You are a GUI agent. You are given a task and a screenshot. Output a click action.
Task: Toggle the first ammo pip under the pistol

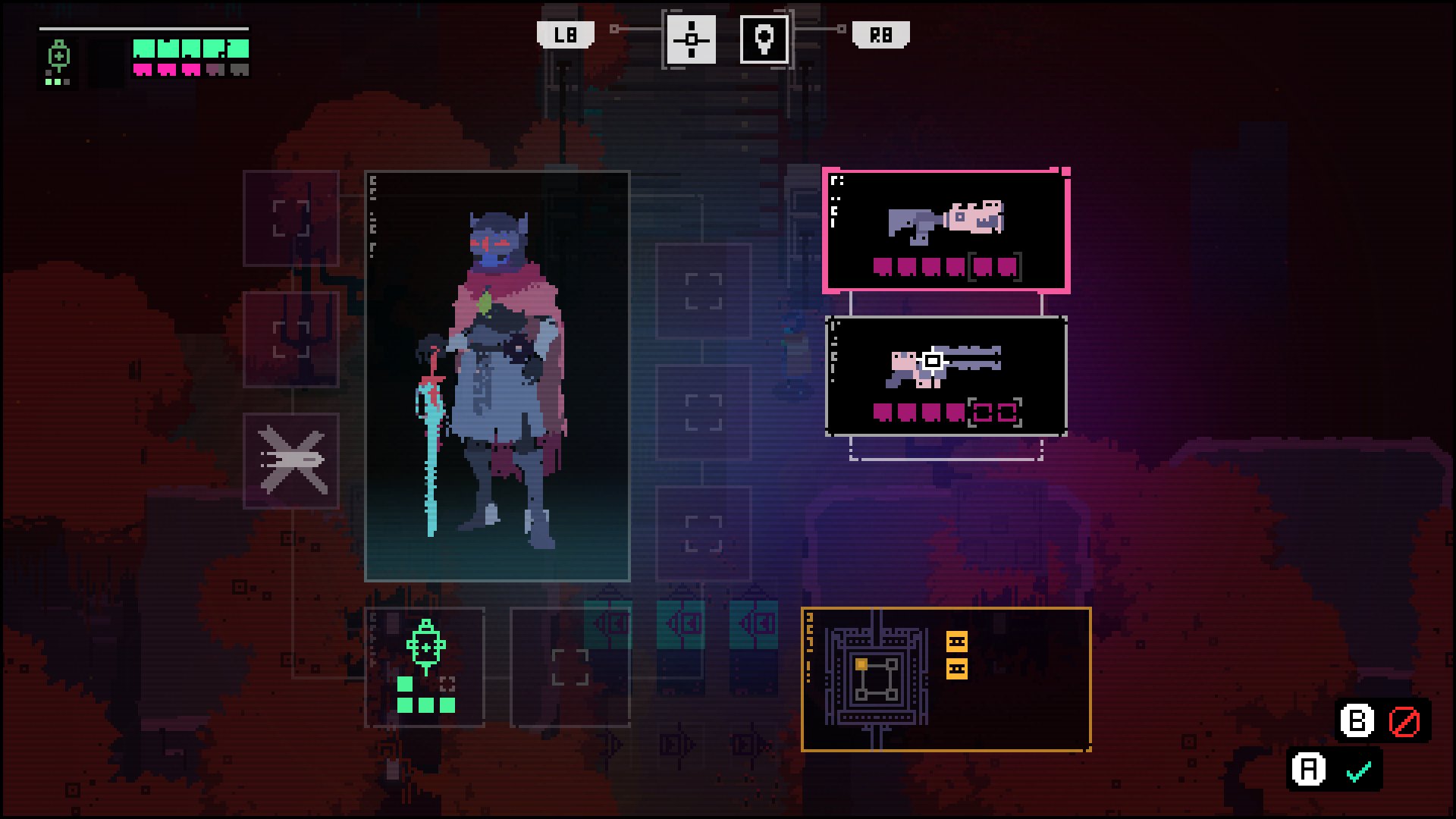point(882,266)
